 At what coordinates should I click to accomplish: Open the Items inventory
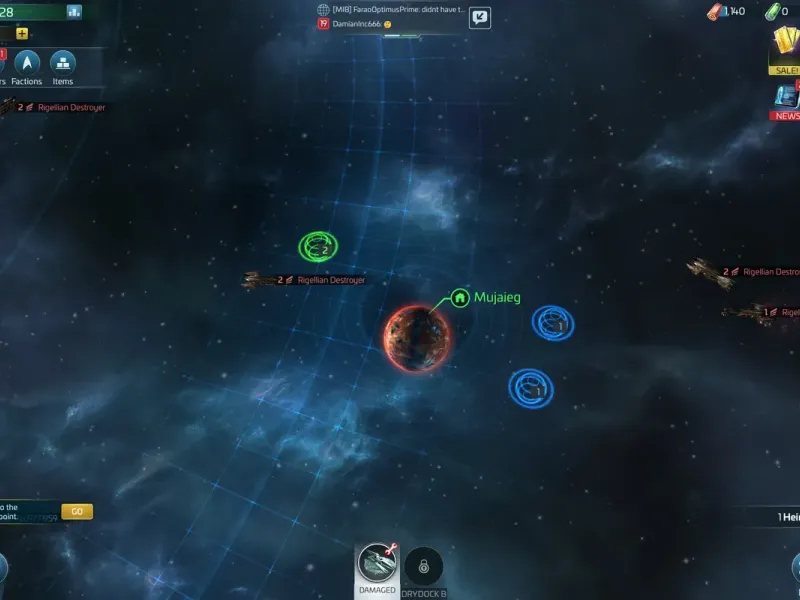(63, 65)
